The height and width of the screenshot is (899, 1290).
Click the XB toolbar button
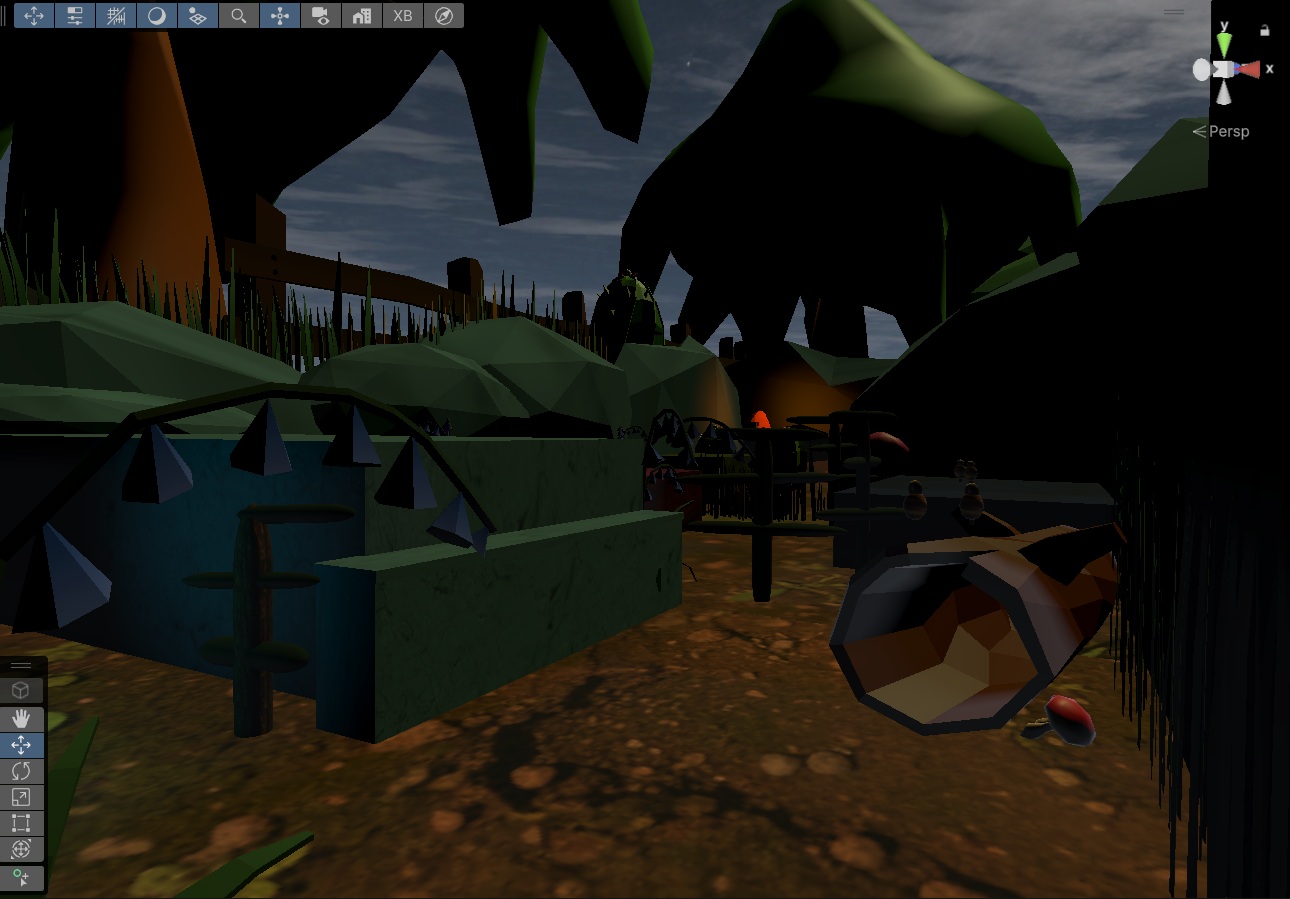click(402, 15)
